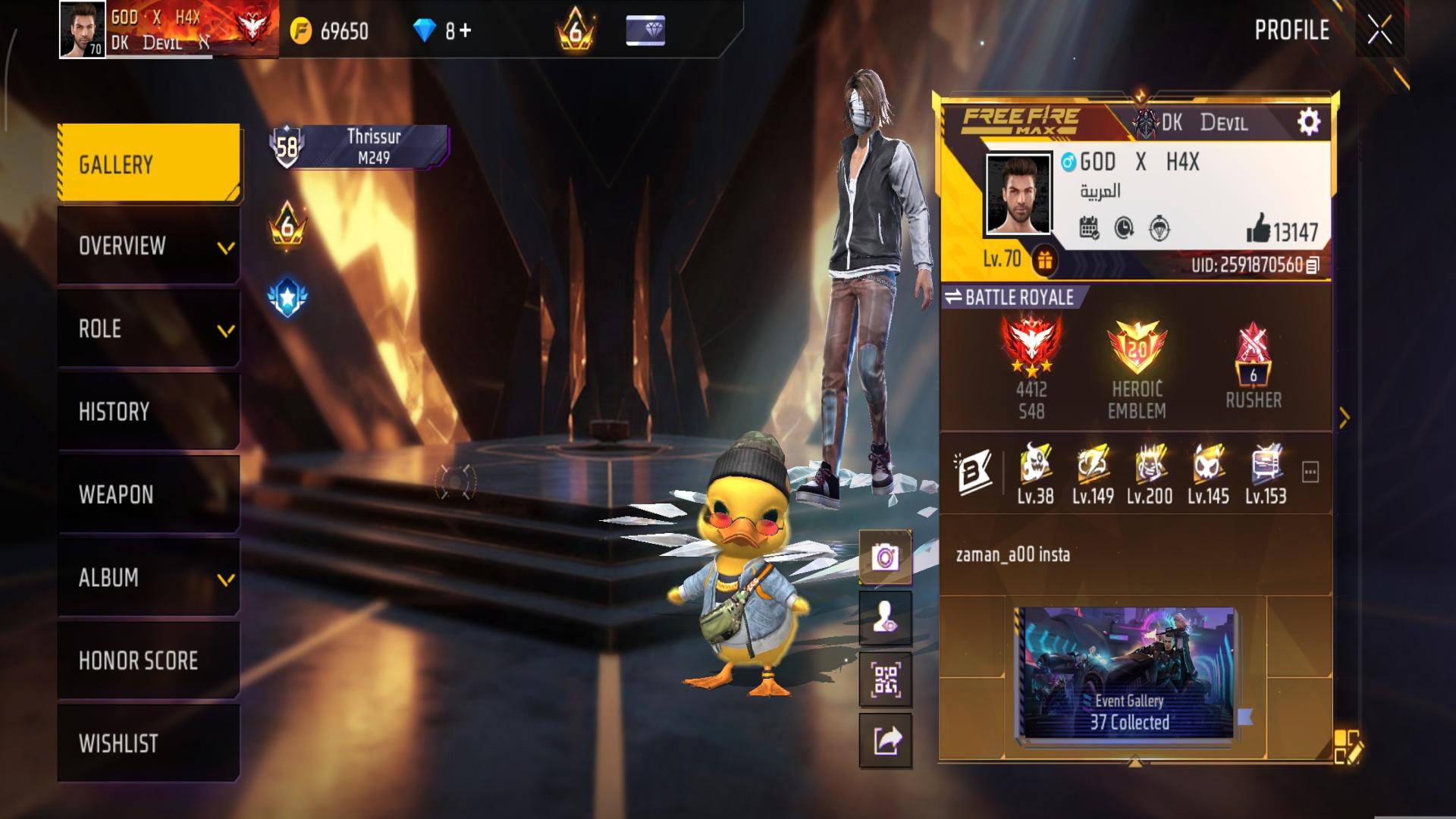This screenshot has width=1456, height=819.
Task: View the Honor Score tab
Action: (149, 661)
